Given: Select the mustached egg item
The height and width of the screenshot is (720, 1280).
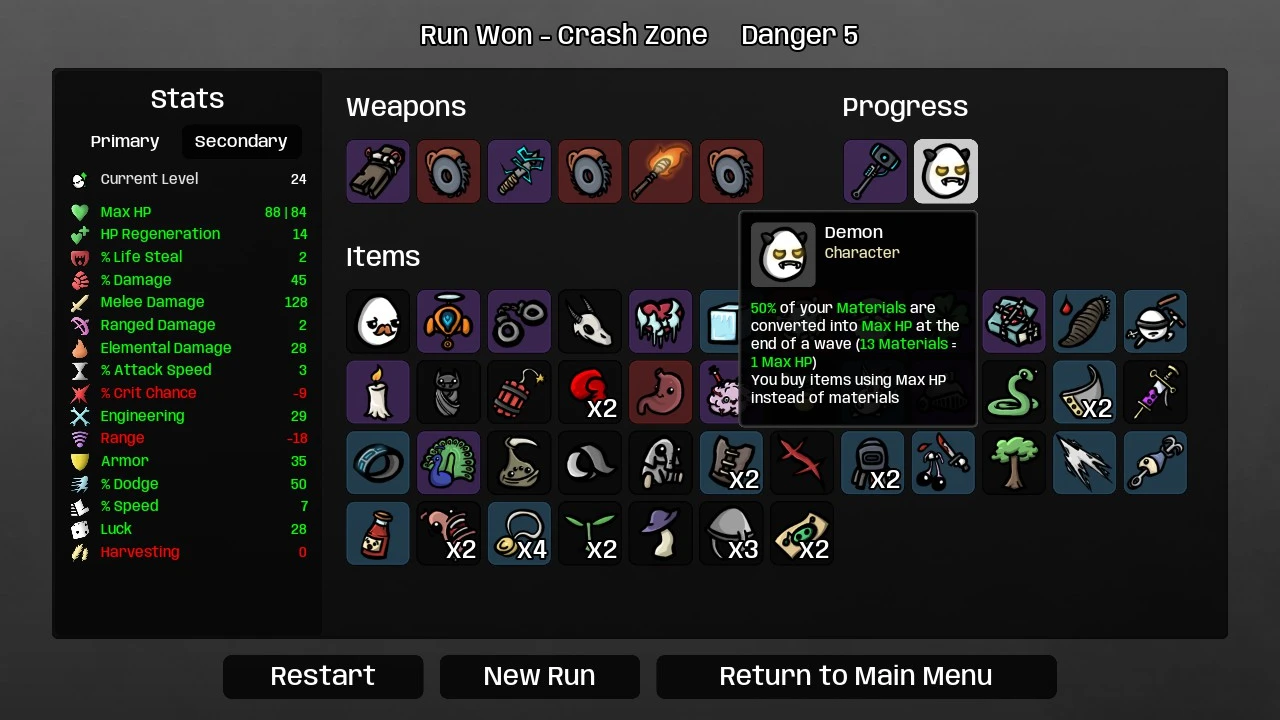Looking at the screenshot, I should pyautogui.click(x=378, y=322).
